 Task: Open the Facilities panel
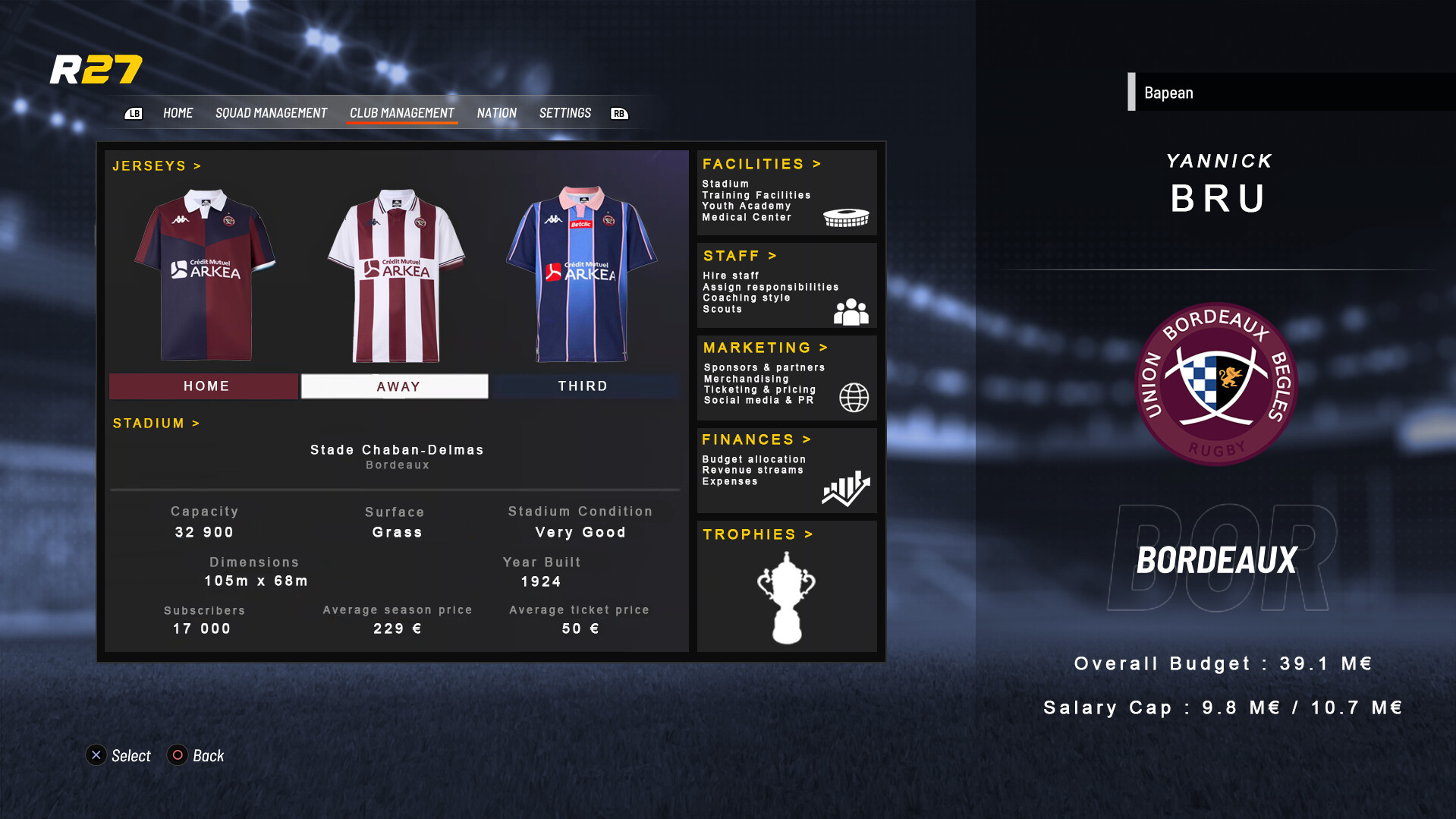786,192
